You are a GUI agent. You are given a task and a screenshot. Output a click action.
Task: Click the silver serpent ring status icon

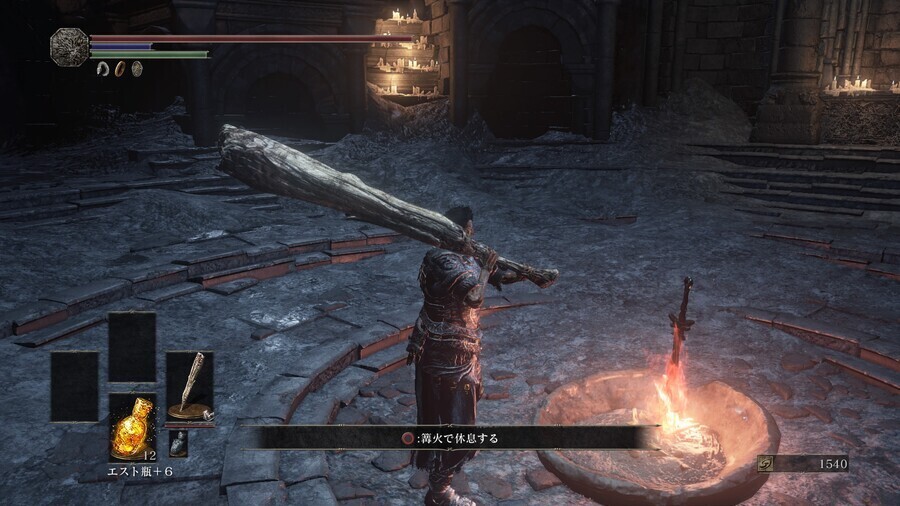pyautogui.click(x=102, y=69)
